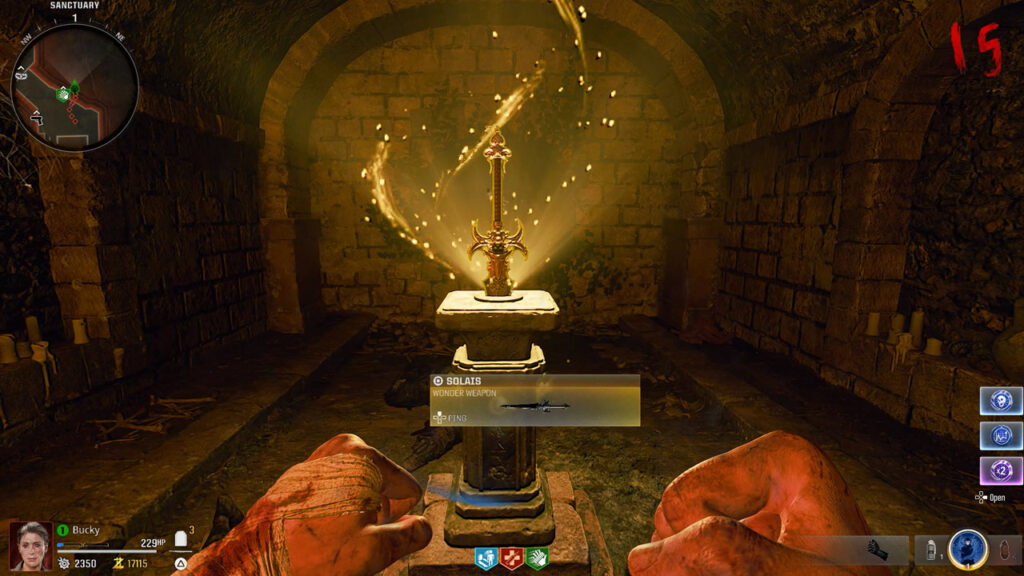This screenshot has width=1024, height=576.
Task: Click the blue perk icon
Action: 488,558
